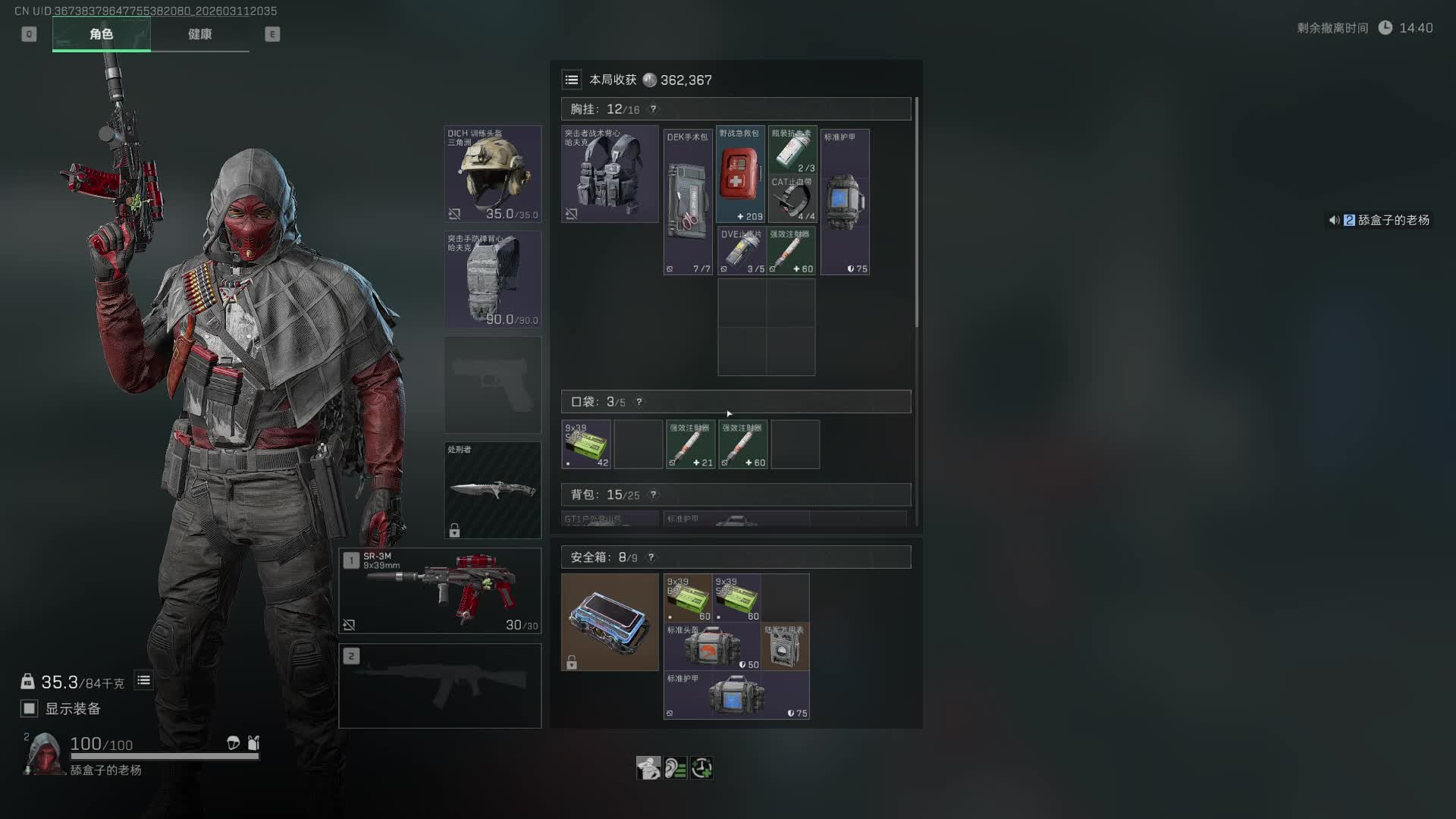Click the 处刑者 knife slot
This screenshot has height=819, width=1456.
point(492,490)
